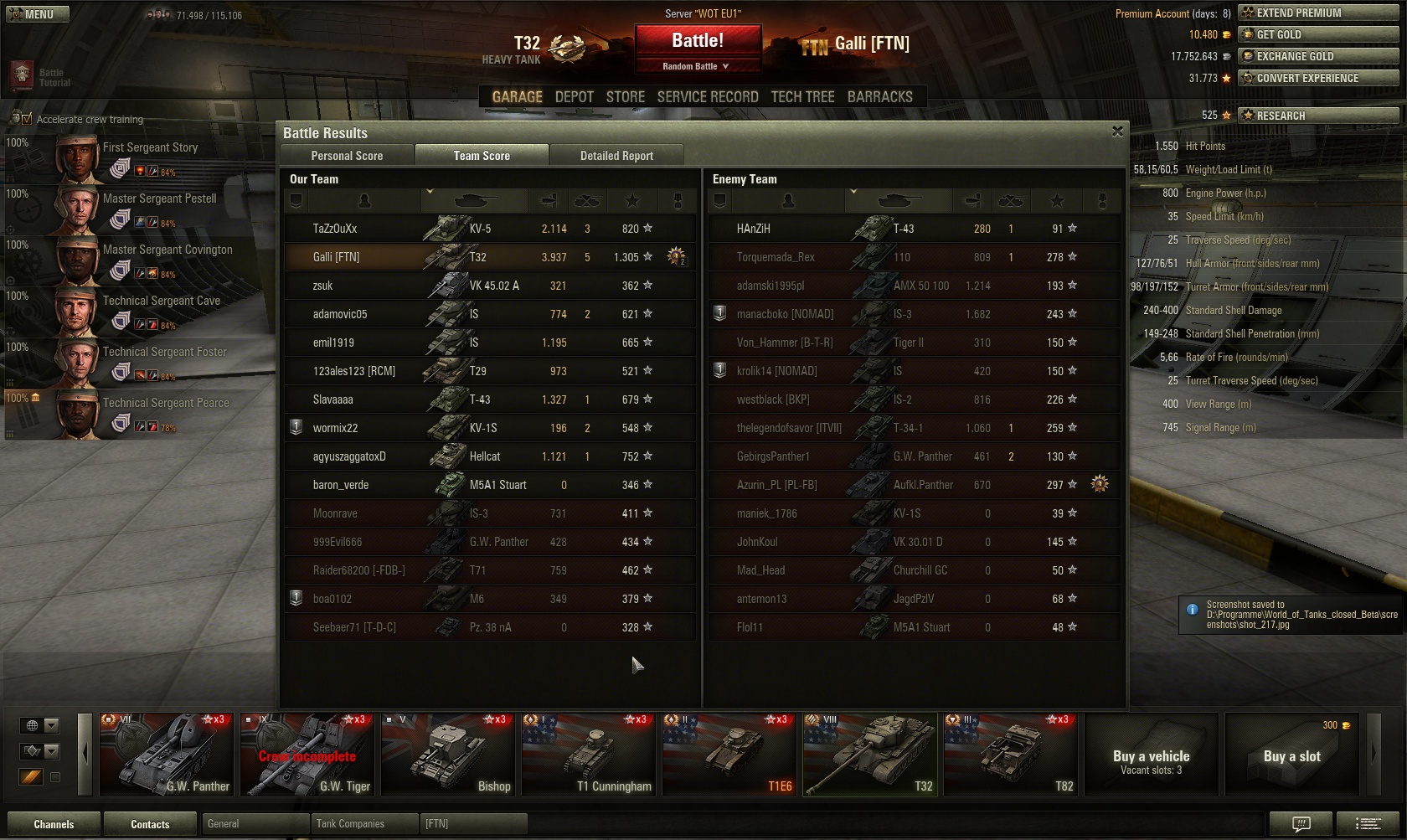
Task: Buy a vehicle slot for 300 gold
Action: click(1291, 755)
